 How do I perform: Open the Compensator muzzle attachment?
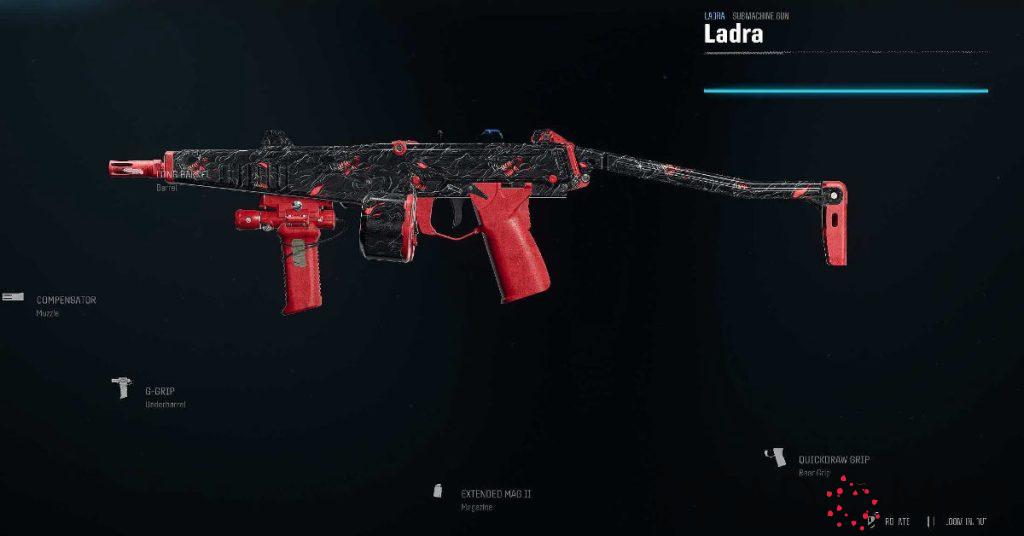(66, 300)
